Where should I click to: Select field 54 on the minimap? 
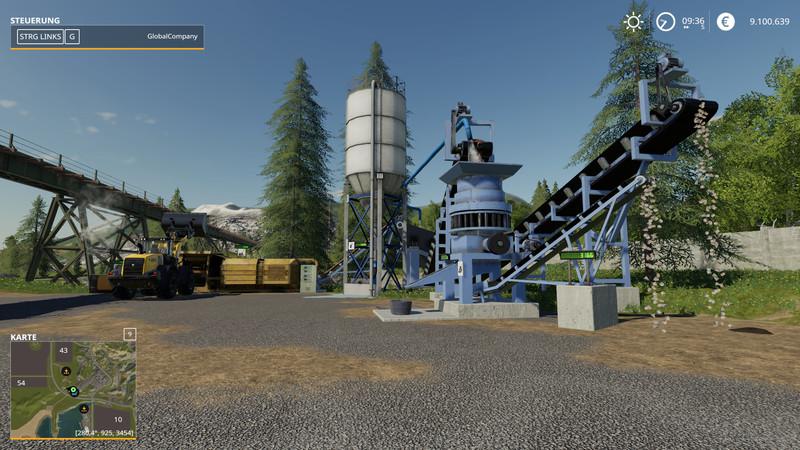click(21, 382)
